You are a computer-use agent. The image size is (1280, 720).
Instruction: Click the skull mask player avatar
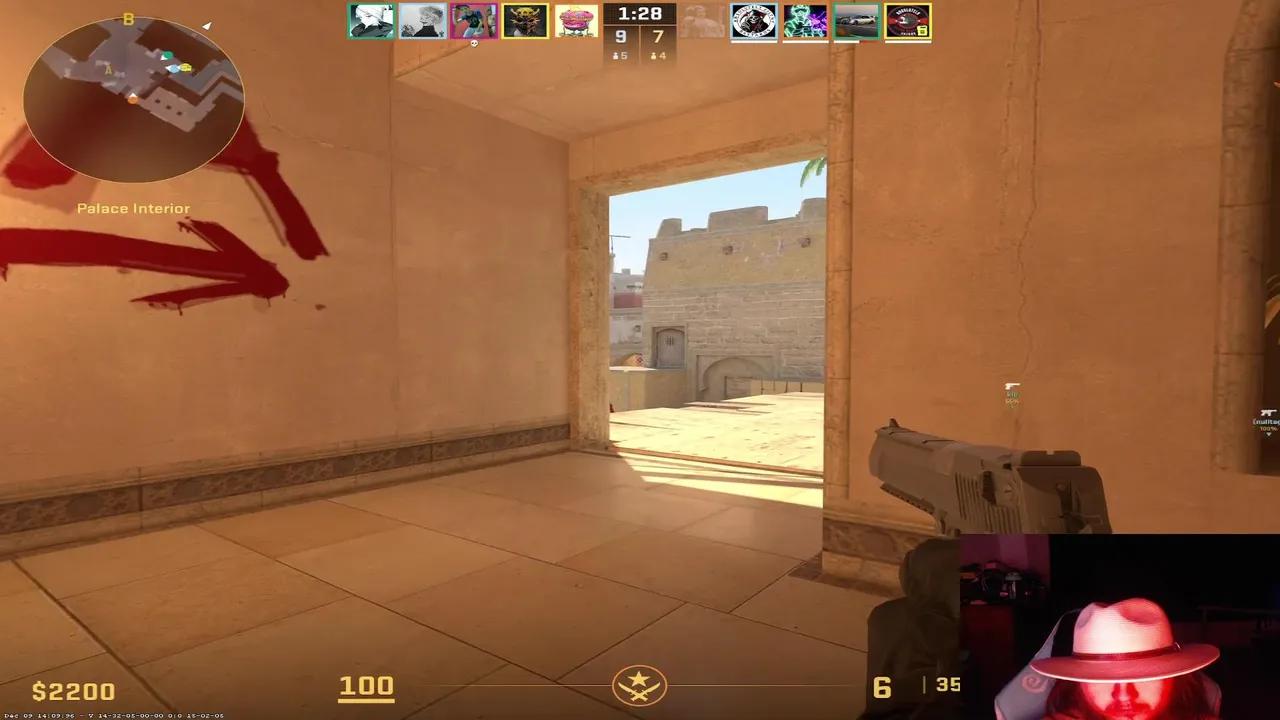[524, 22]
